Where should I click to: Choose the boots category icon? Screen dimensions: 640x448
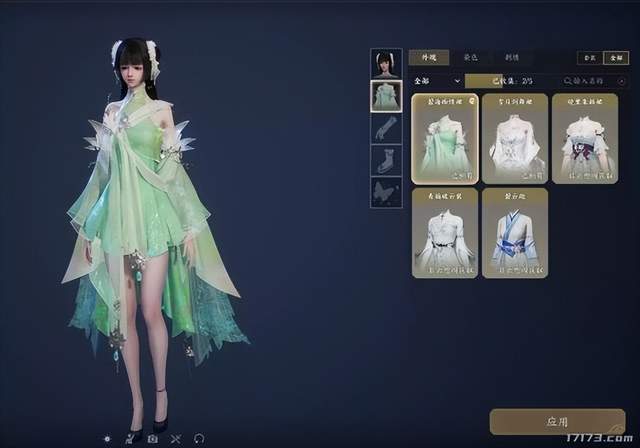(386, 160)
